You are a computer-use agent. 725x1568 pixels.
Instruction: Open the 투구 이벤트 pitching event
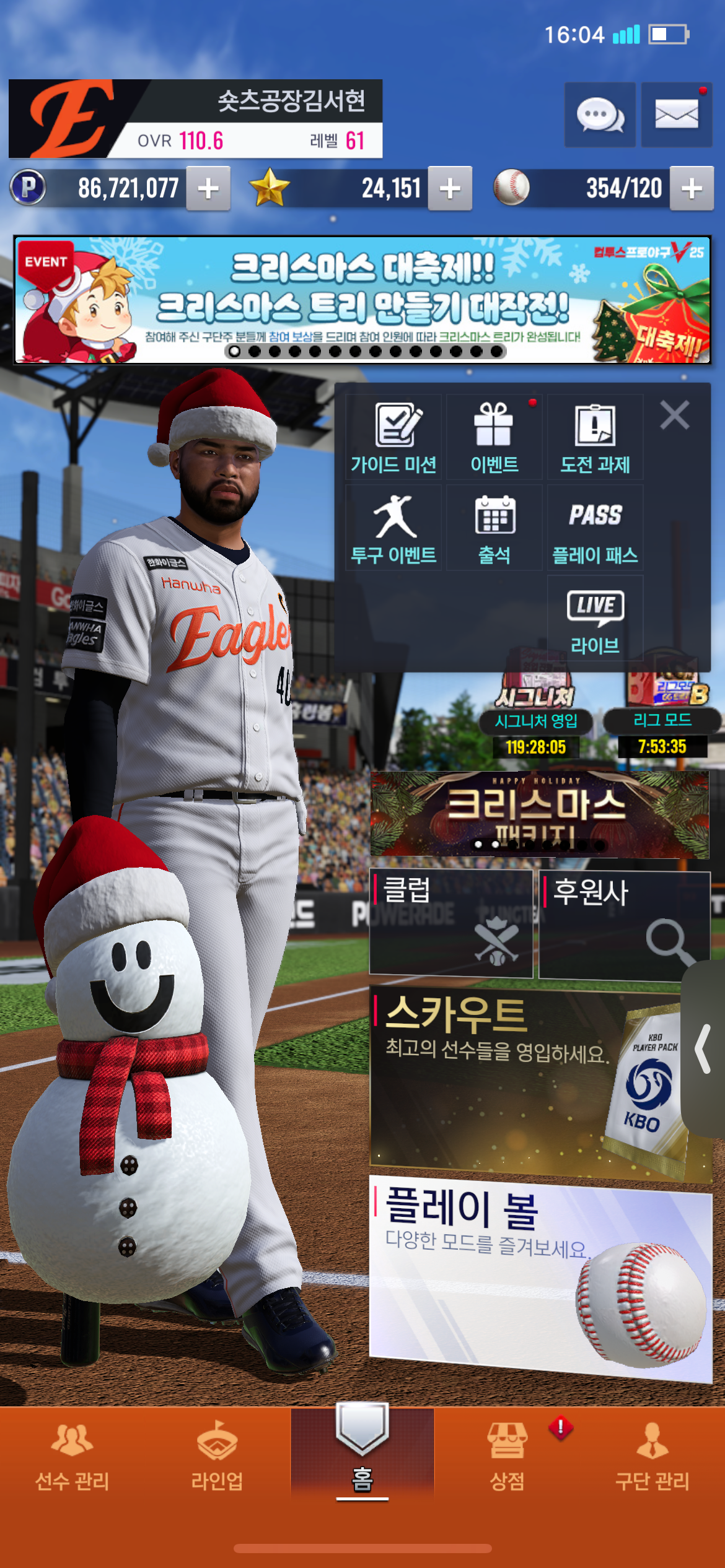point(393,528)
